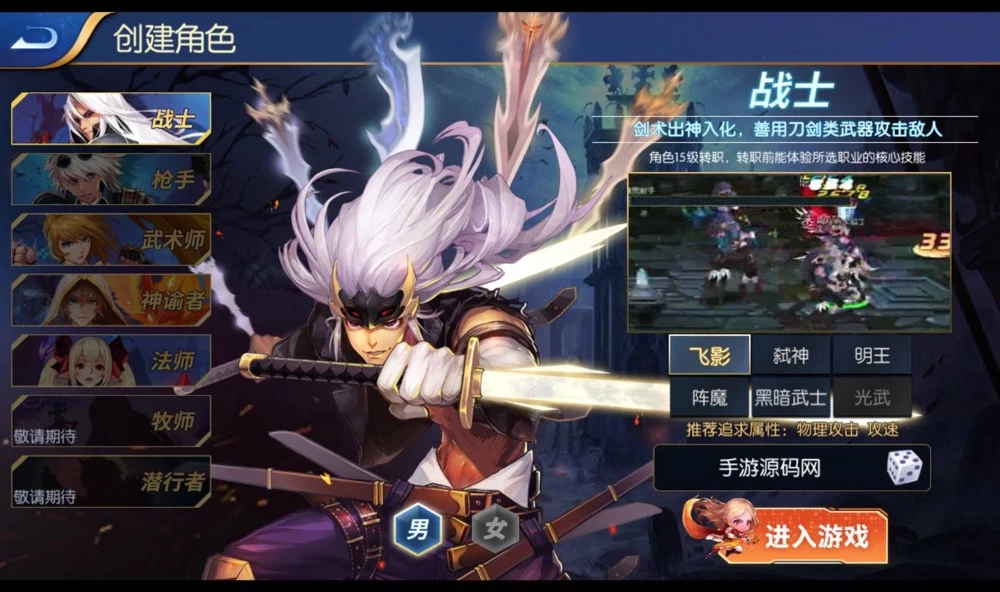This screenshot has height=592, width=1000.
Task: Switch gender to male 男
Action: pyautogui.click(x=417, y=529)
